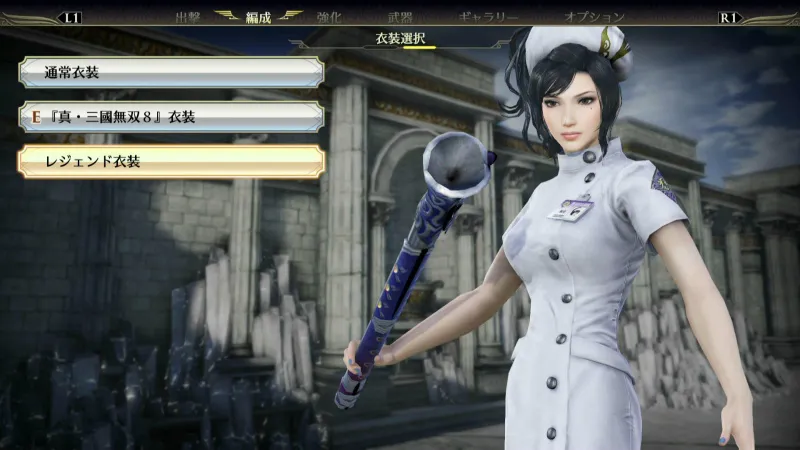Open the ギャラリー tab

coord(488,17)
